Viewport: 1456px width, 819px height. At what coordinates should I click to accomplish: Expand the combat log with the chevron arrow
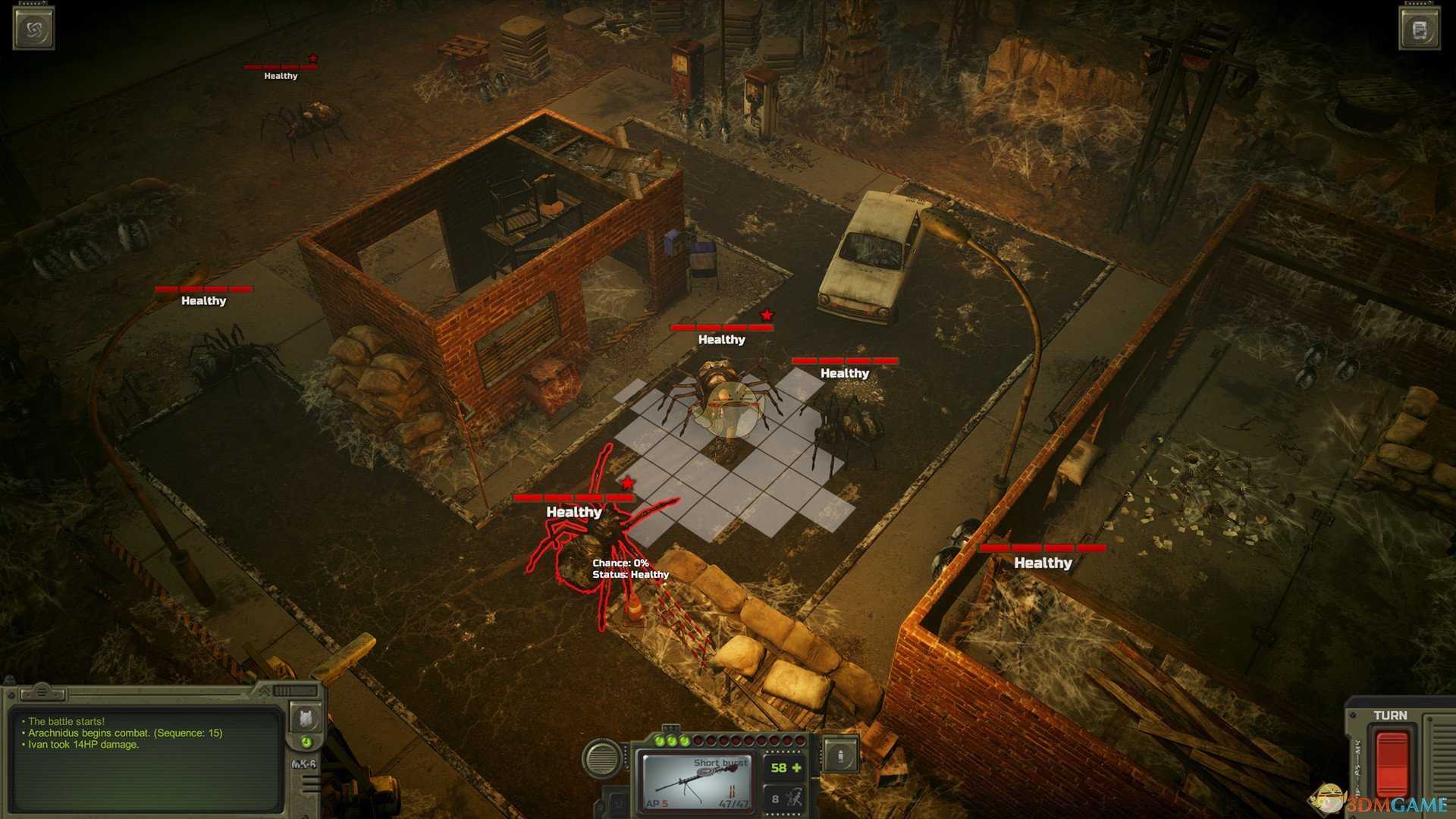click(265, 691)
